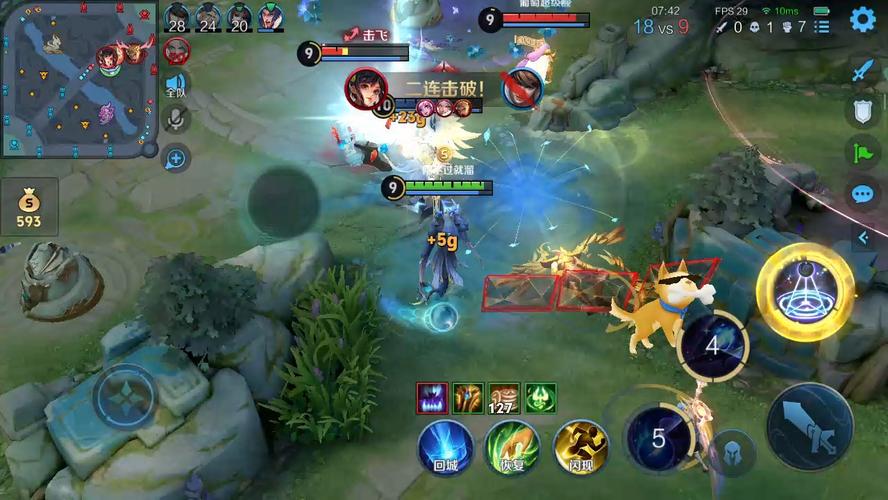Cast the 闪现 flash summoner spell

point(580,445)
